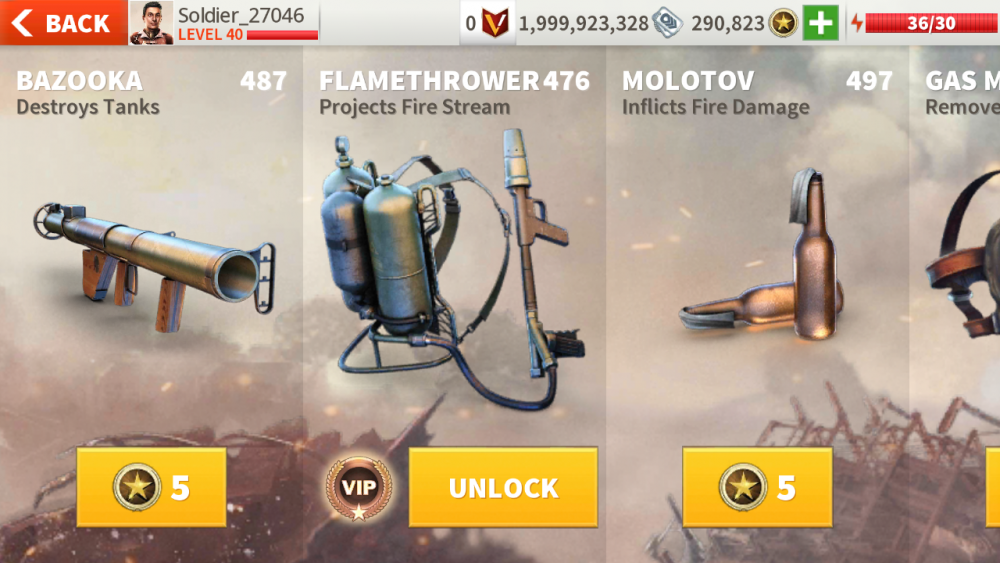Go back using the BACK button
This screenshot has height=563, width=1000.
[x=62, y=23]
